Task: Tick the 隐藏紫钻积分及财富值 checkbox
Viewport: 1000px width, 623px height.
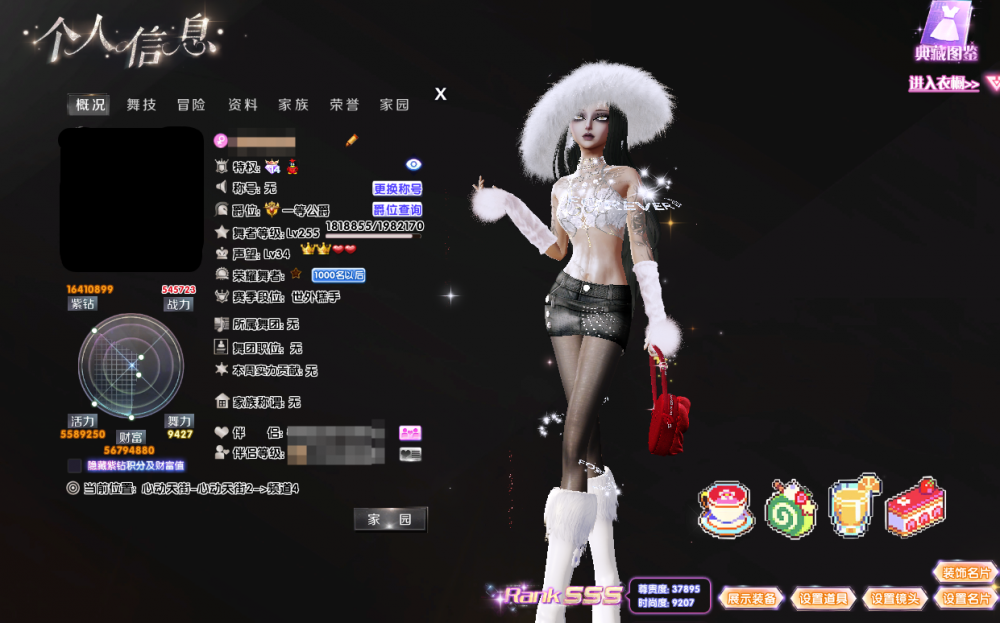Action: 74,466
